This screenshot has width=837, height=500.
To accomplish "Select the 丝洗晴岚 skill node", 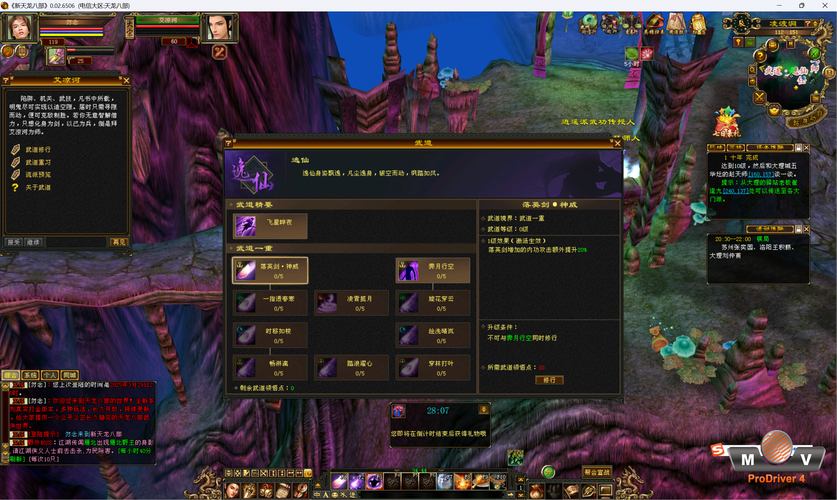I will (433, 334).
